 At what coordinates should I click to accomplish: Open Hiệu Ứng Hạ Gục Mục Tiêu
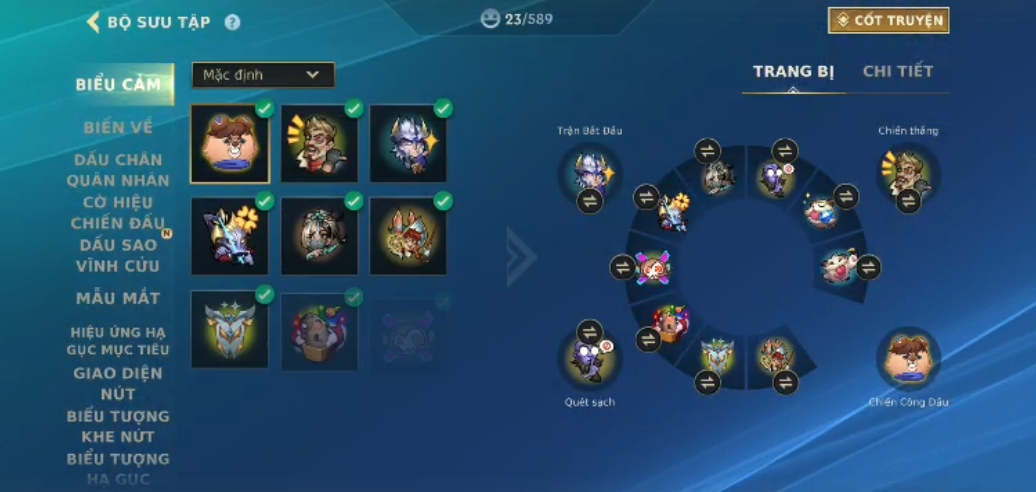[x=118, y=341]
